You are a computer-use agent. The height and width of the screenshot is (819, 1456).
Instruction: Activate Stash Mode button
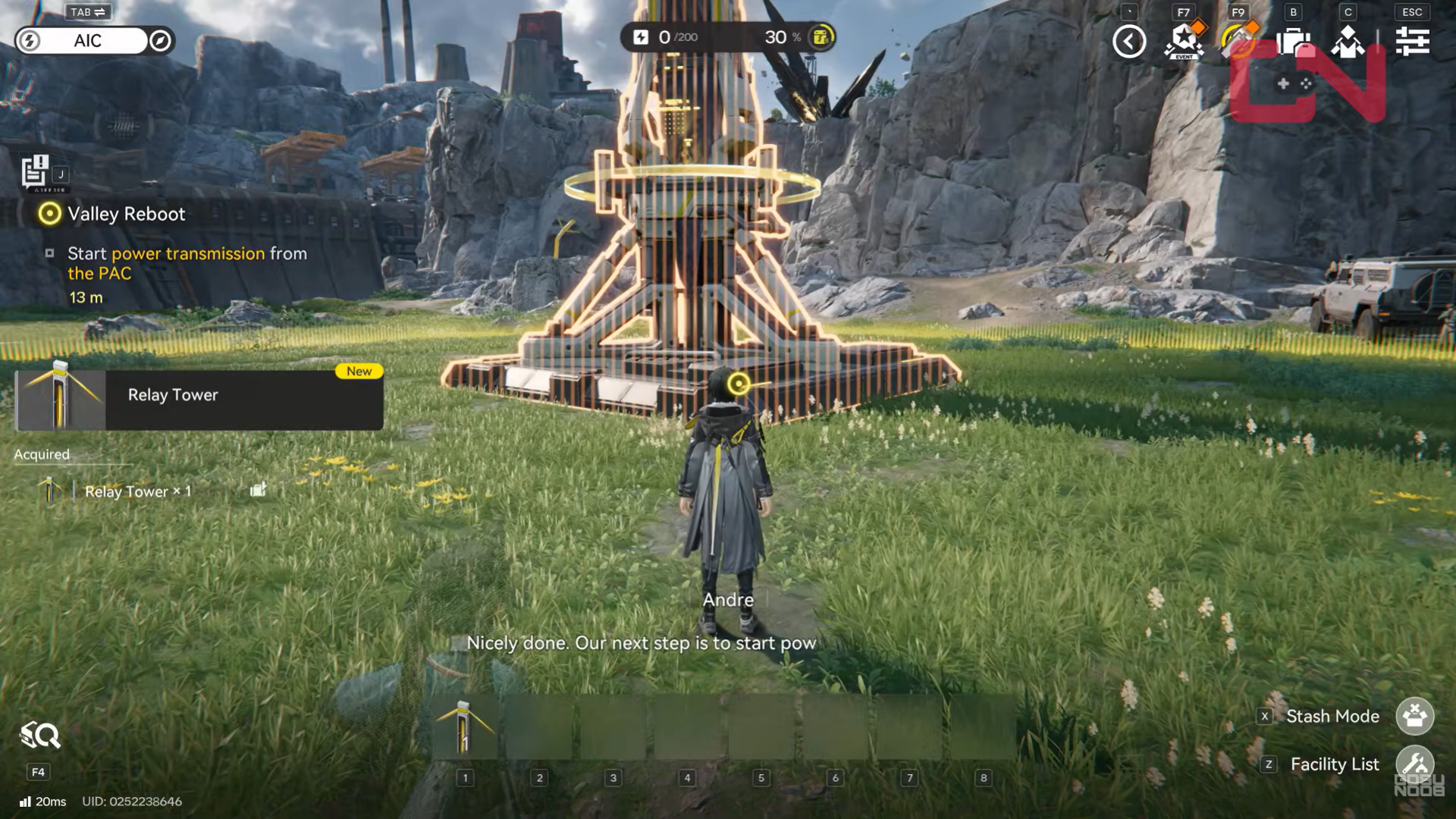coord(1414,716)
